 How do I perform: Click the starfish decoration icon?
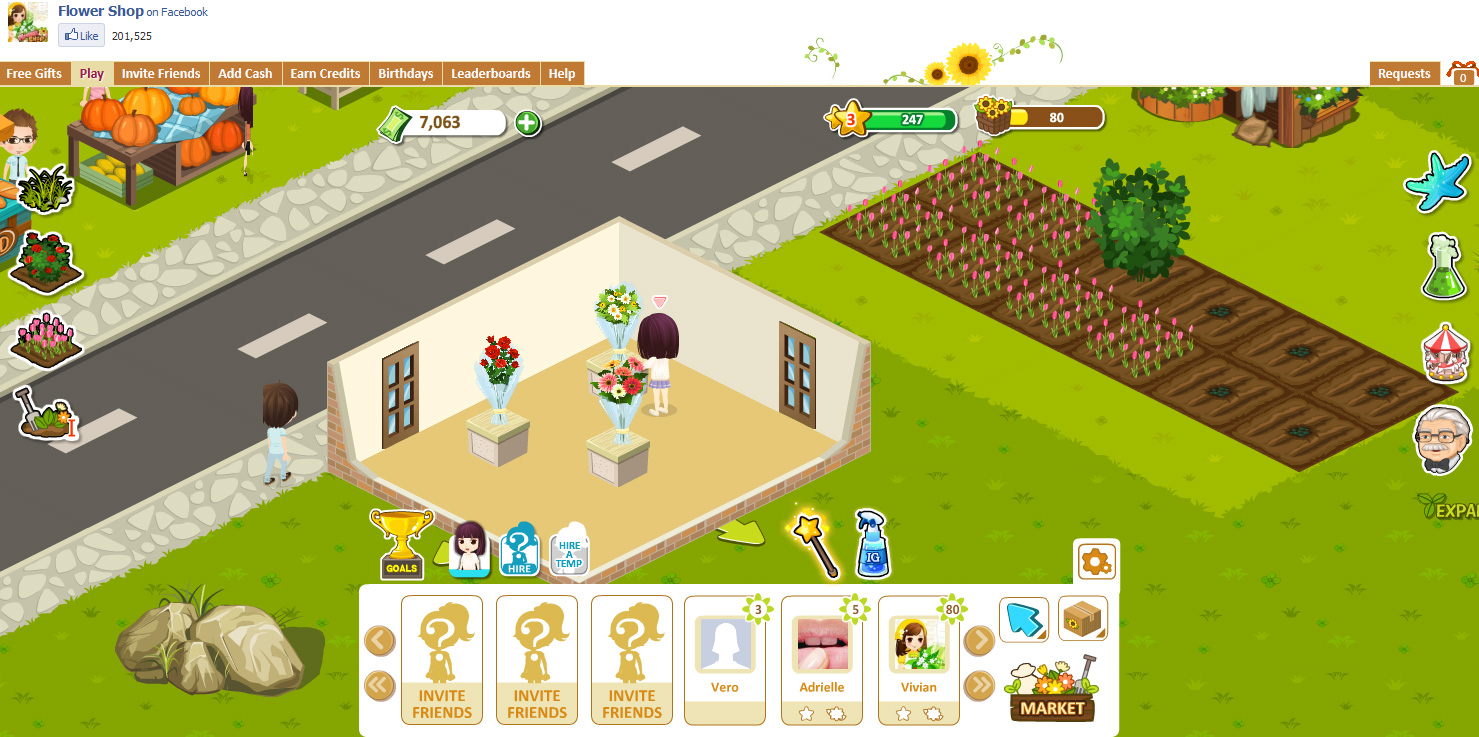[x=1437, y=183]
